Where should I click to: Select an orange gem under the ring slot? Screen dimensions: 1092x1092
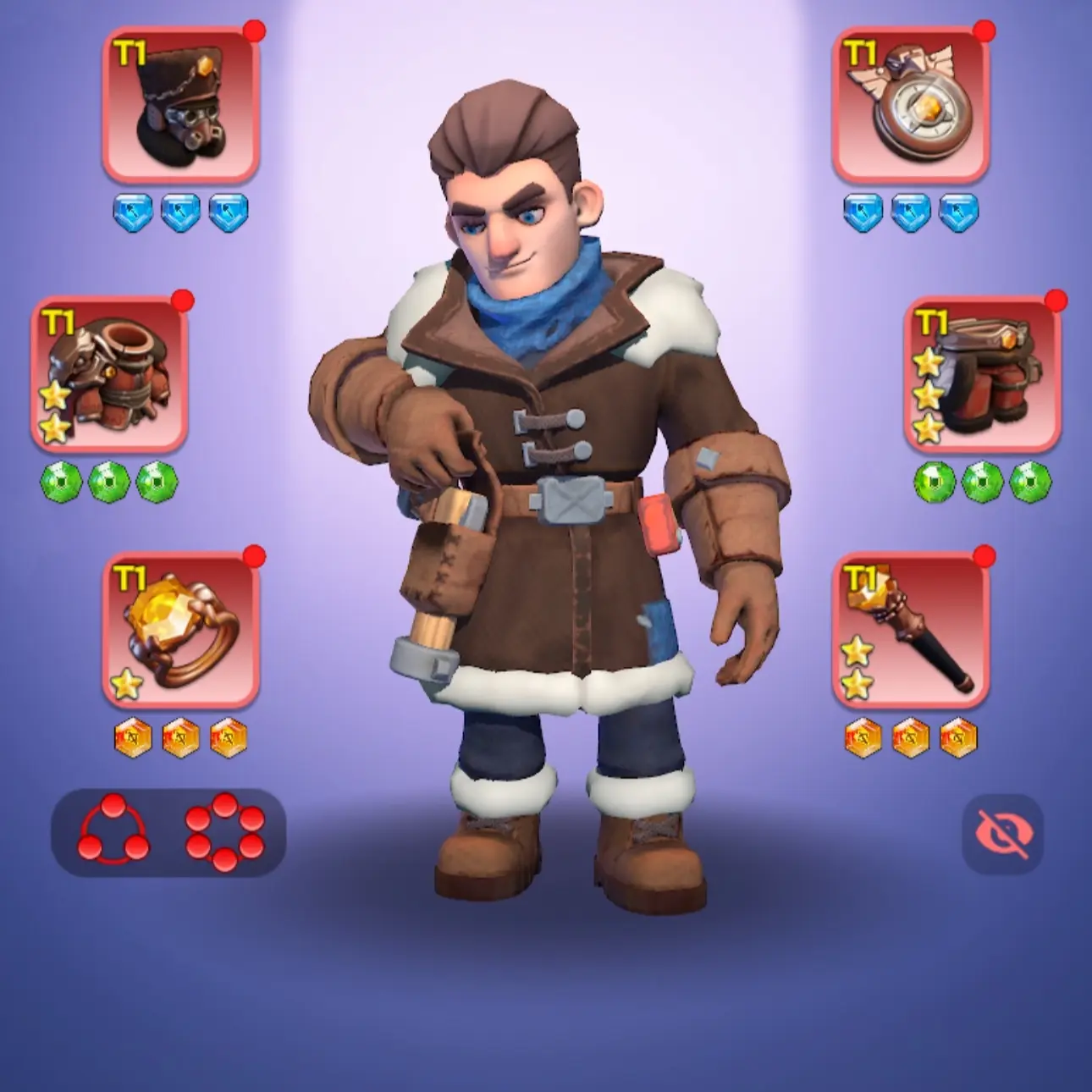[x=180, y=738]
